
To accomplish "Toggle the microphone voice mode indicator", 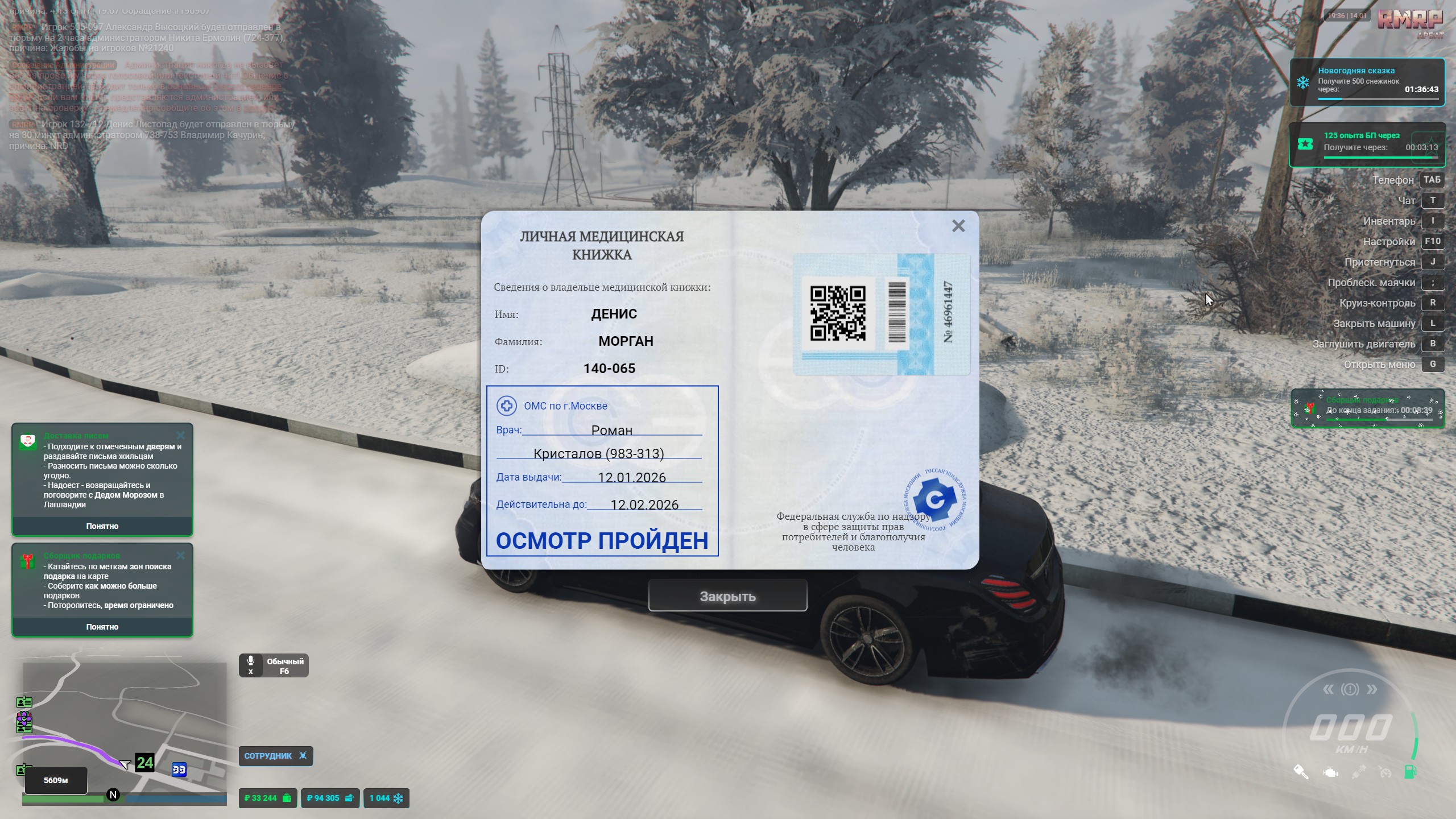I will coord(274,665).
